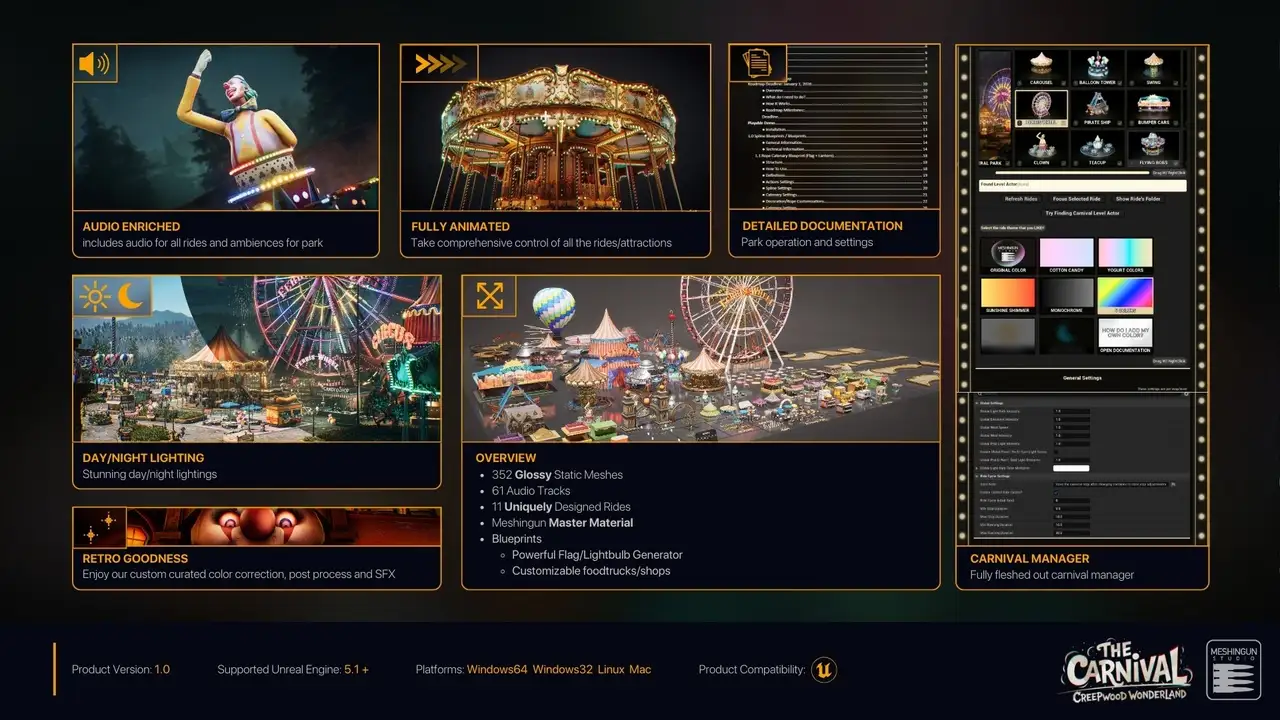
Task: Apply the Original Color theme
Action: click(1007, 254)
